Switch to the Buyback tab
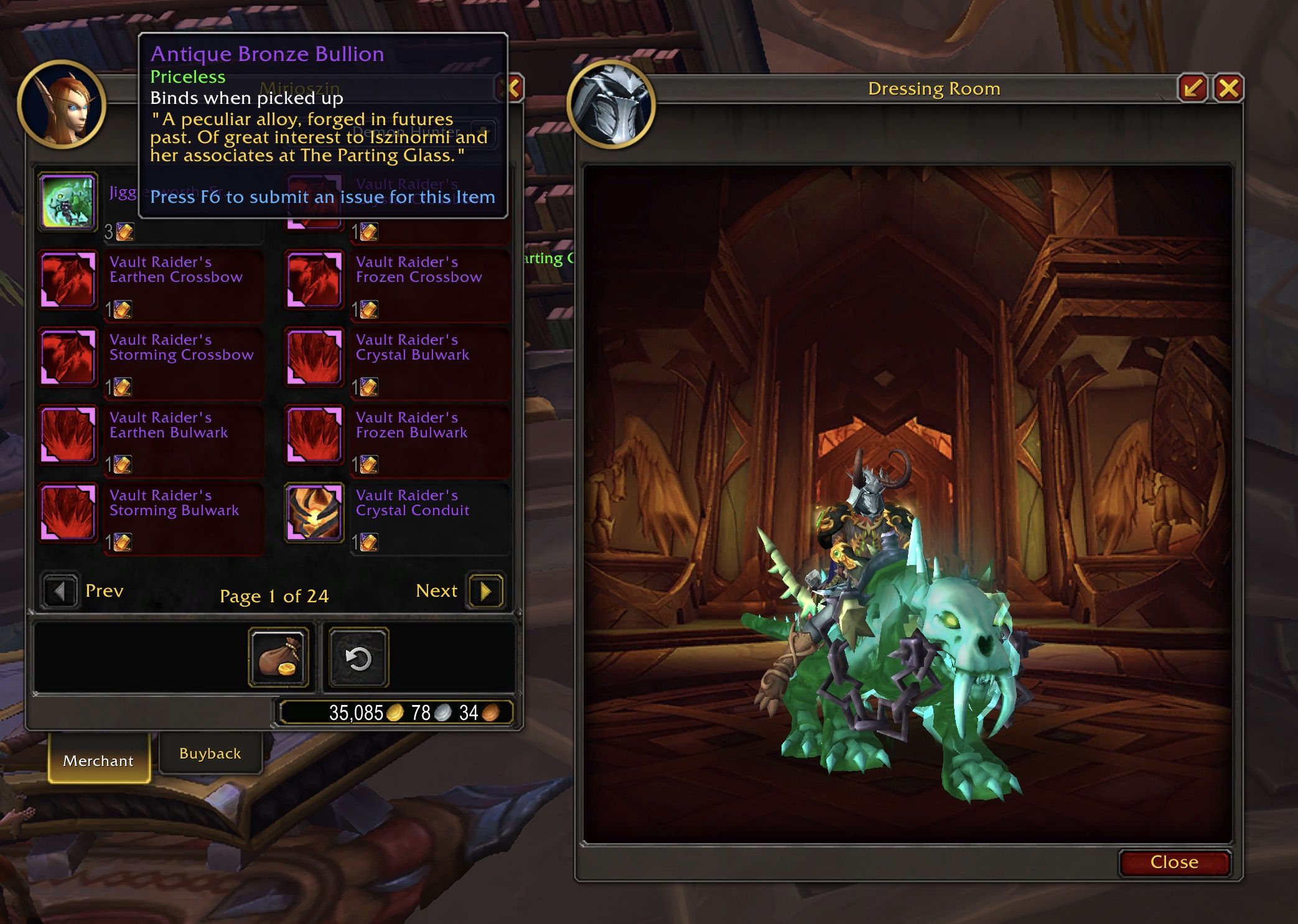 210,753
